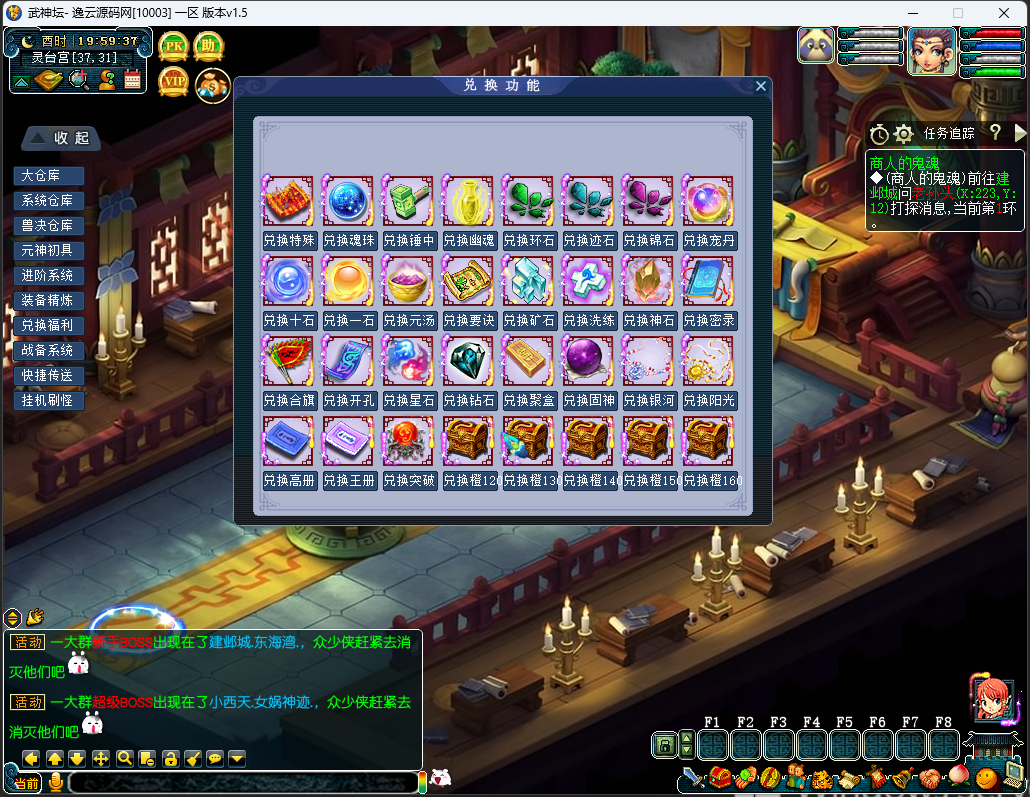Select the 兑换宠丹 exchange item
This screenshot has height=797, width=1030.
click(x=708, y=201)
